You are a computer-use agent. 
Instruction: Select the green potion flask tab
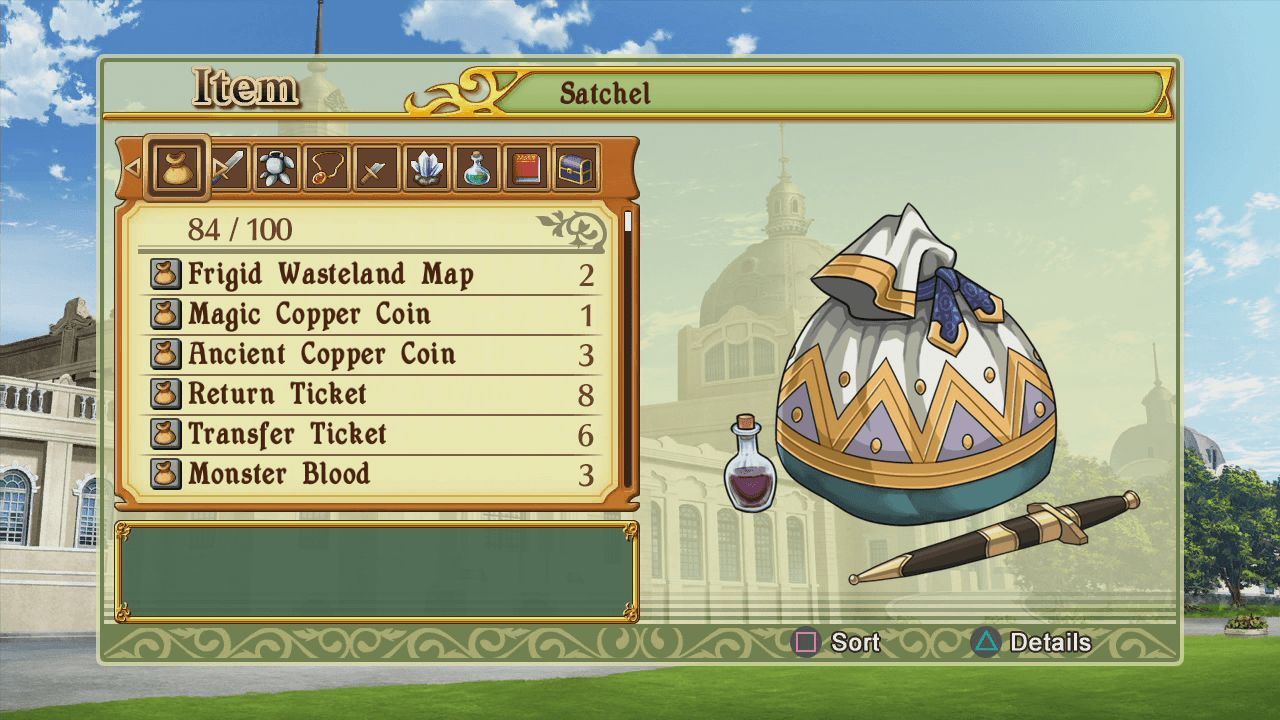click(476, 168)
